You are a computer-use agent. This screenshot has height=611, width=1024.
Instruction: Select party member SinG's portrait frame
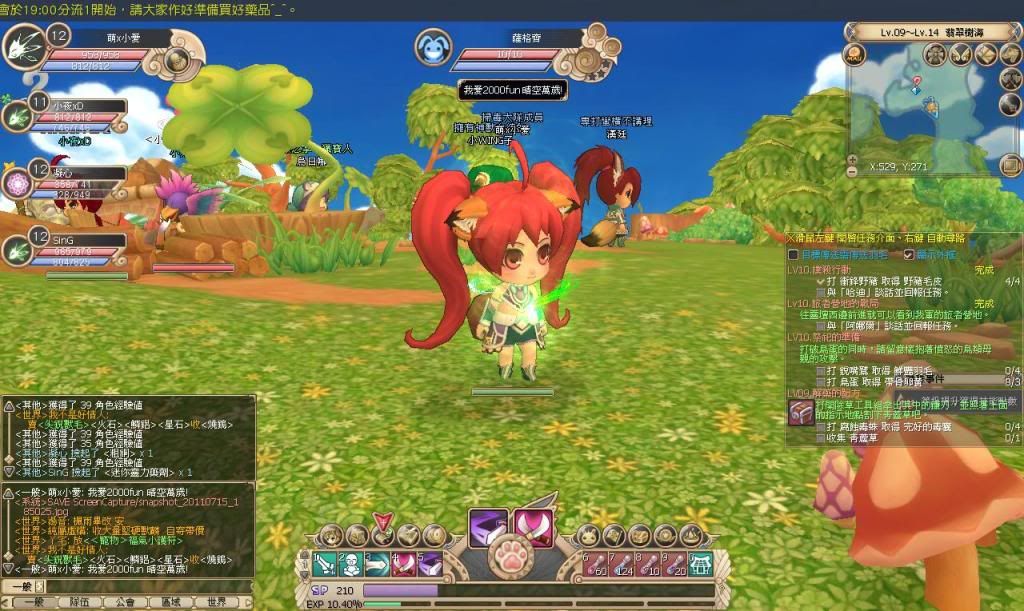click(x=19, y=250)
